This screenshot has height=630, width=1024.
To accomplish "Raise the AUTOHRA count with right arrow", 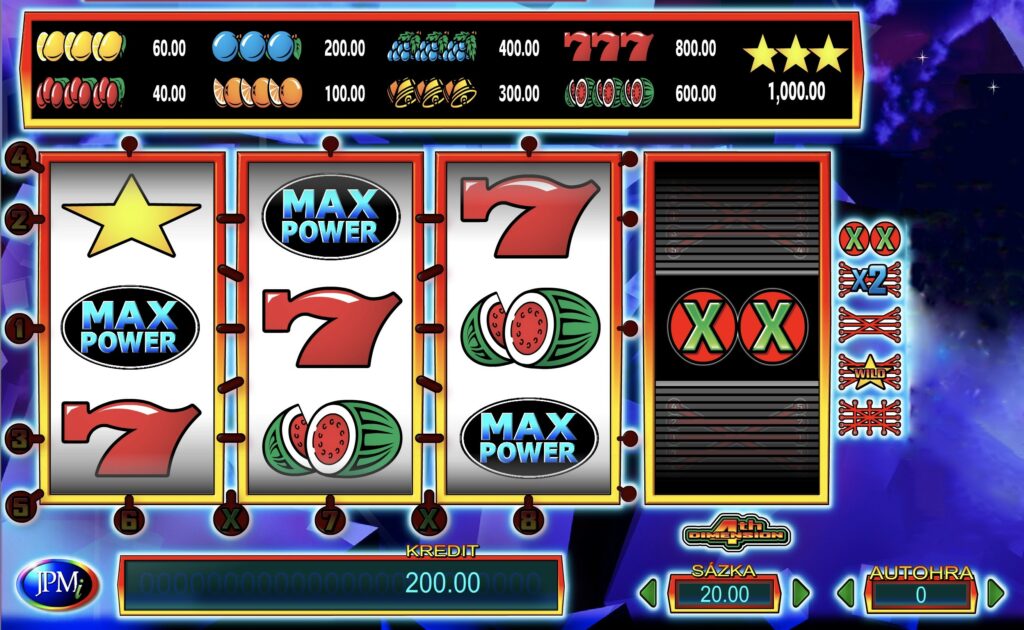I will click(995, 594).
